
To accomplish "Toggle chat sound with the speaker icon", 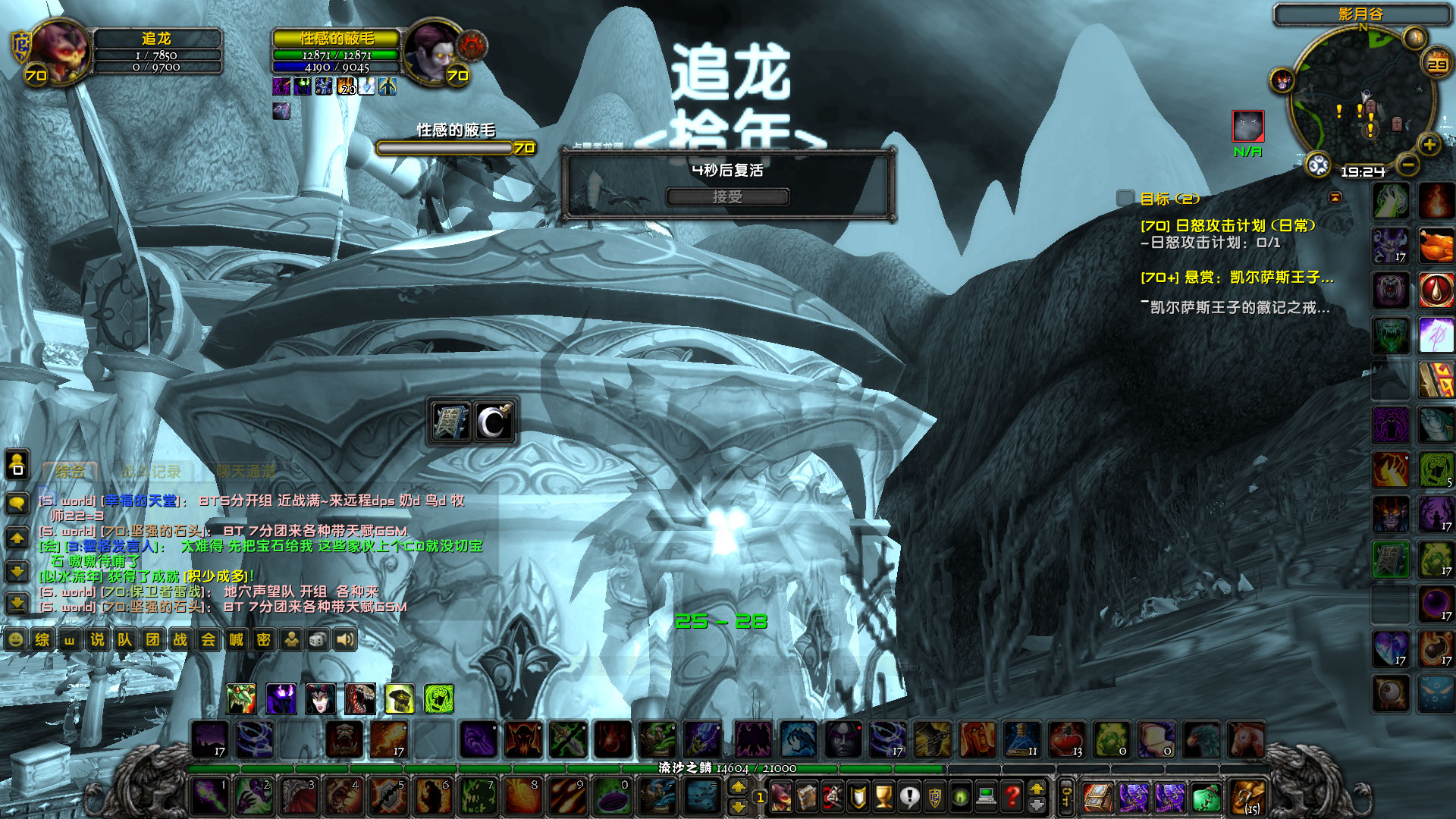I will pyautogui.click(x=345, y=641).
